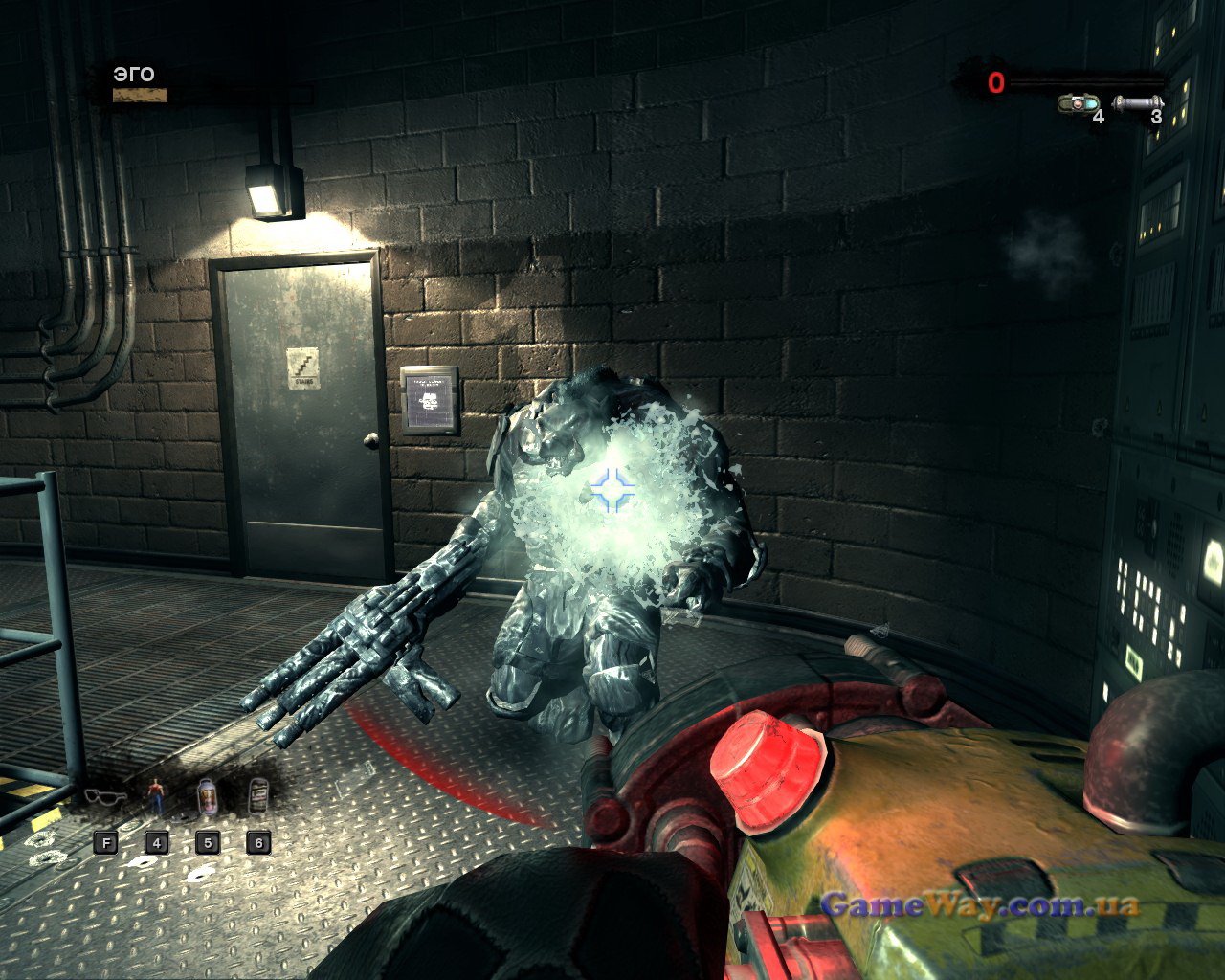Image resolution: width=1225 pixels, height=980 pixels.
Task: Select the beer can item
Action: 257,796
